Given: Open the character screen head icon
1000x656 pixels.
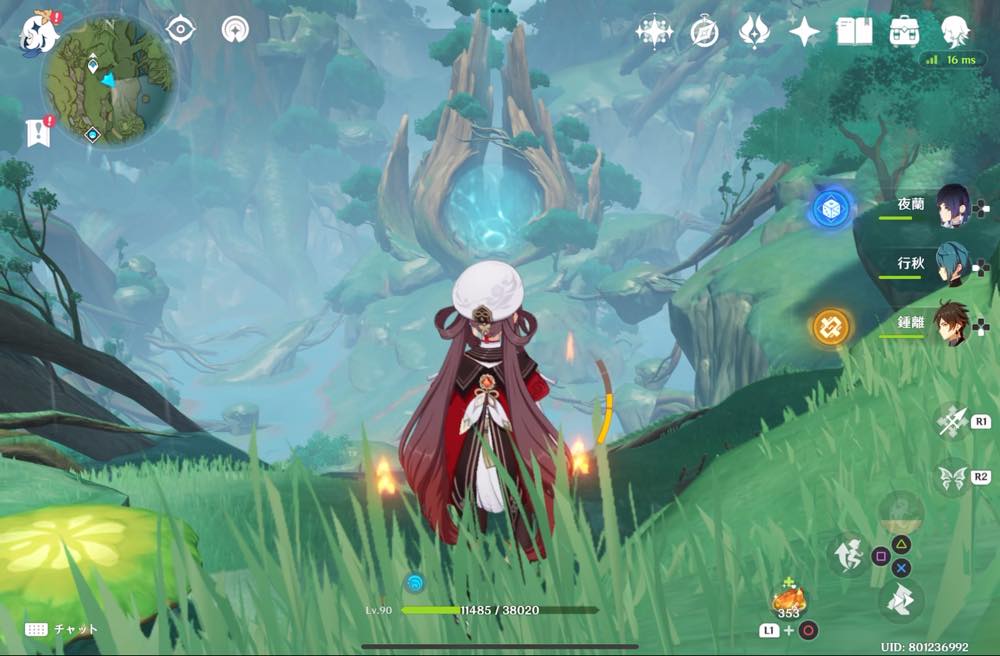Looking at the screenshot, I should (955, 32).
